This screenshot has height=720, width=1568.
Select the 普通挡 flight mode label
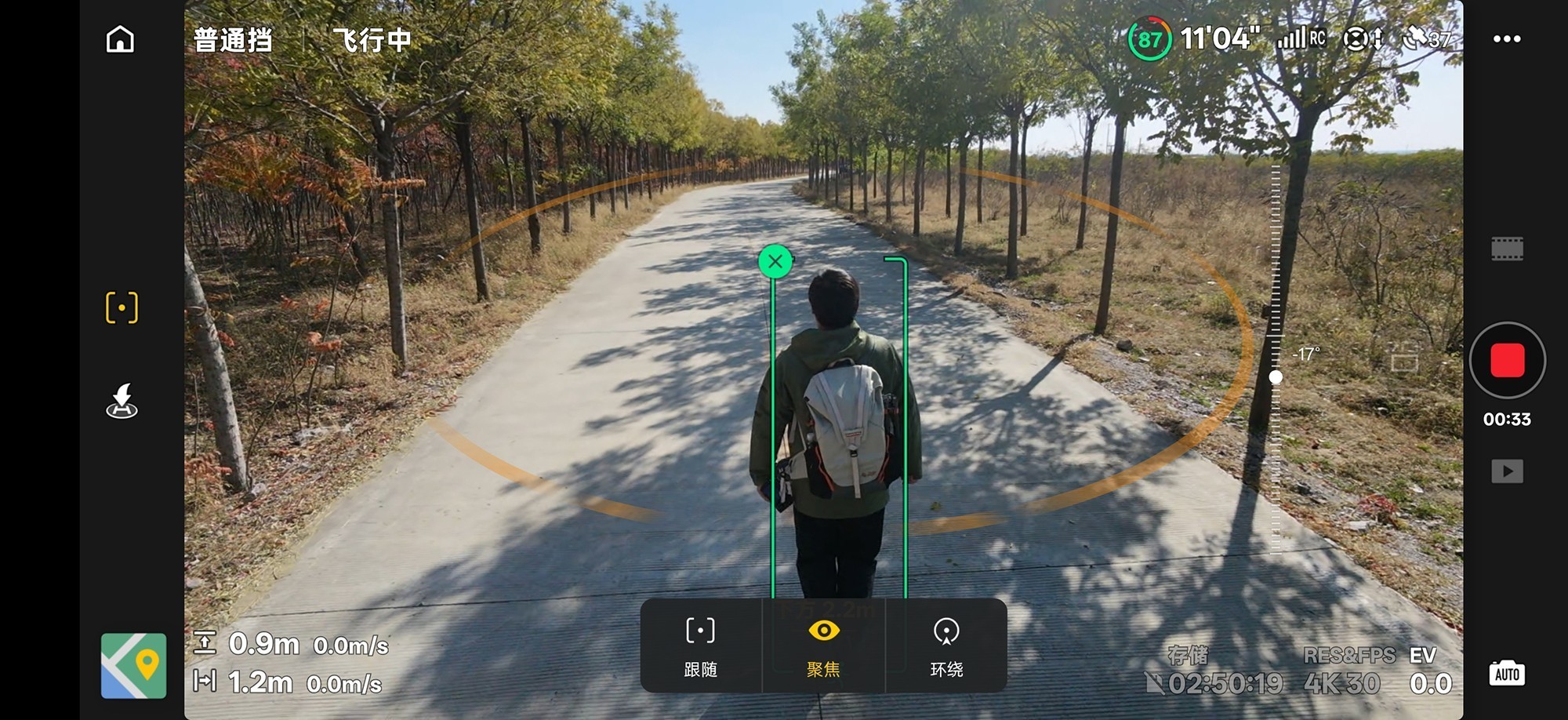coord(232,39)
